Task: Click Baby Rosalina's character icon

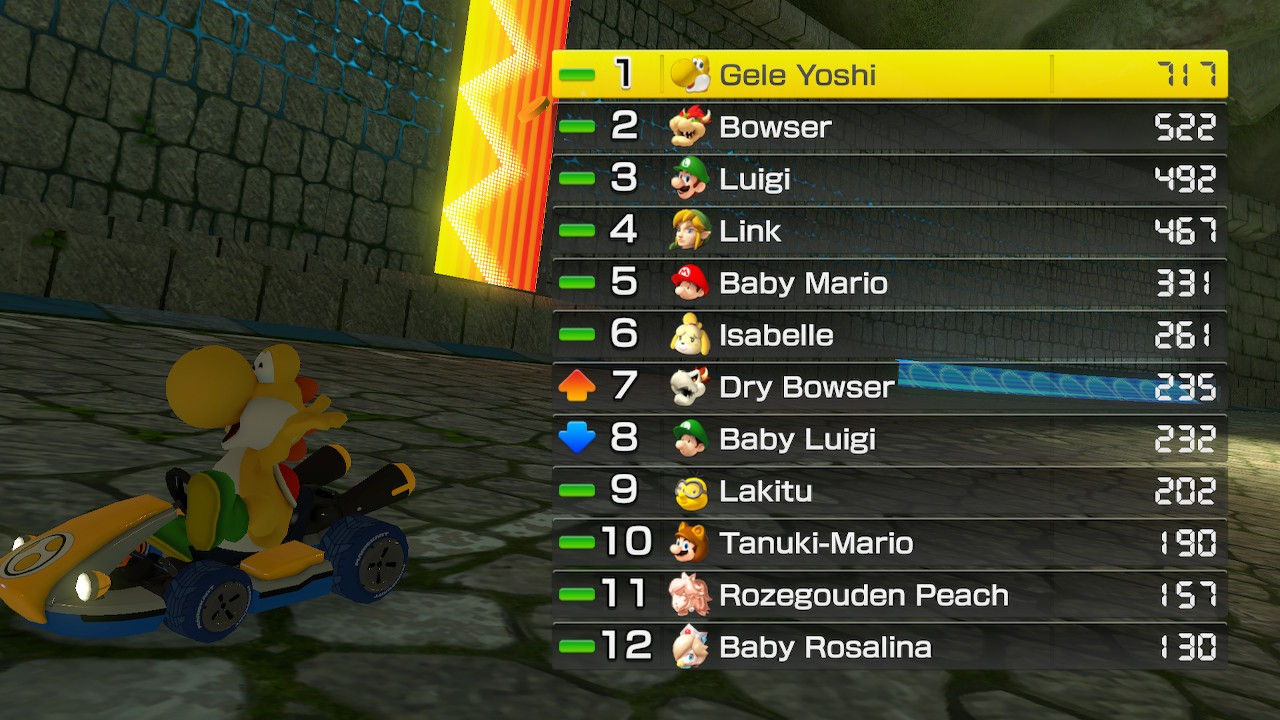Action: pyautogui.click(x=690, y=647)
